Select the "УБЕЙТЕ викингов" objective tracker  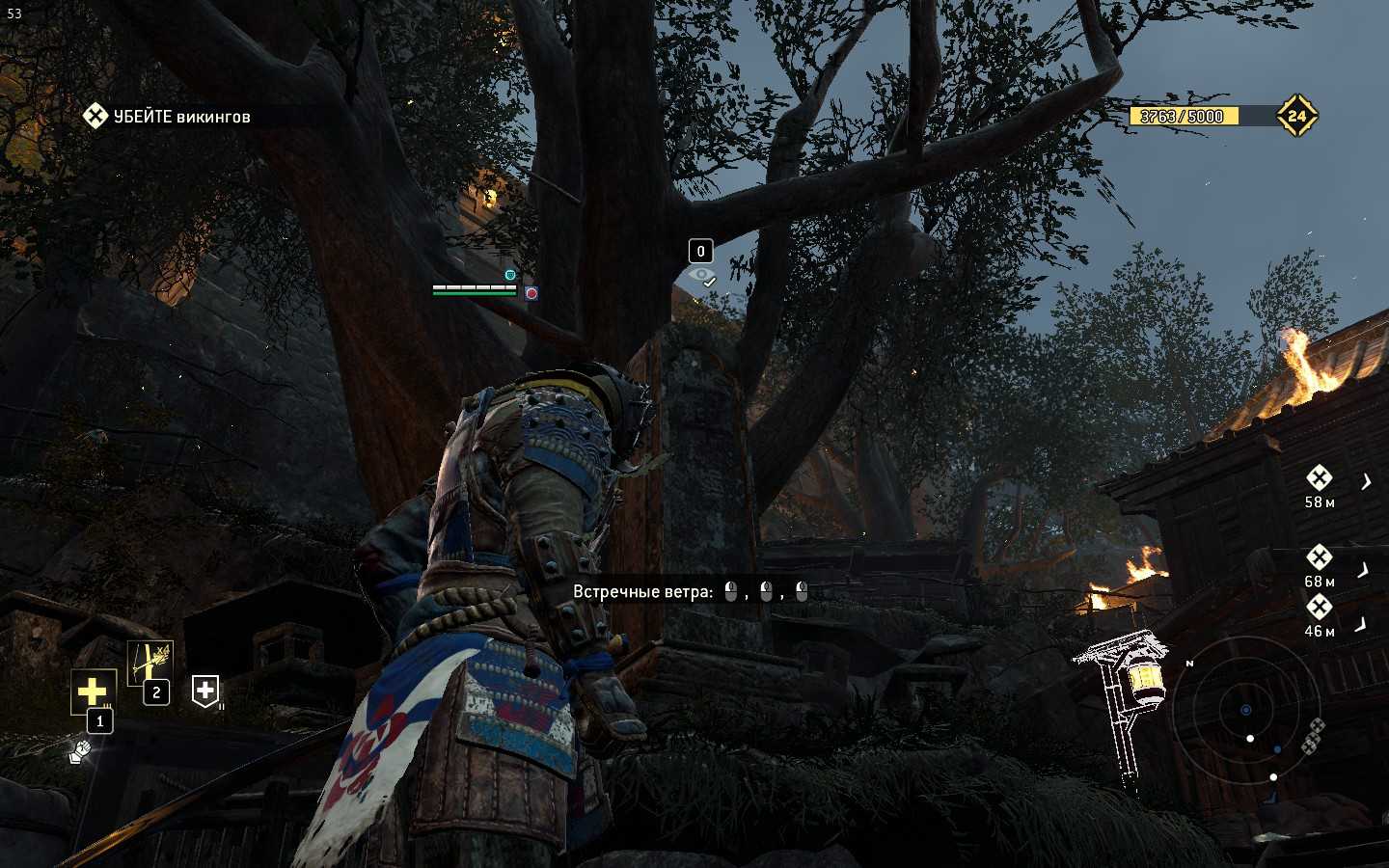[169, 117]
